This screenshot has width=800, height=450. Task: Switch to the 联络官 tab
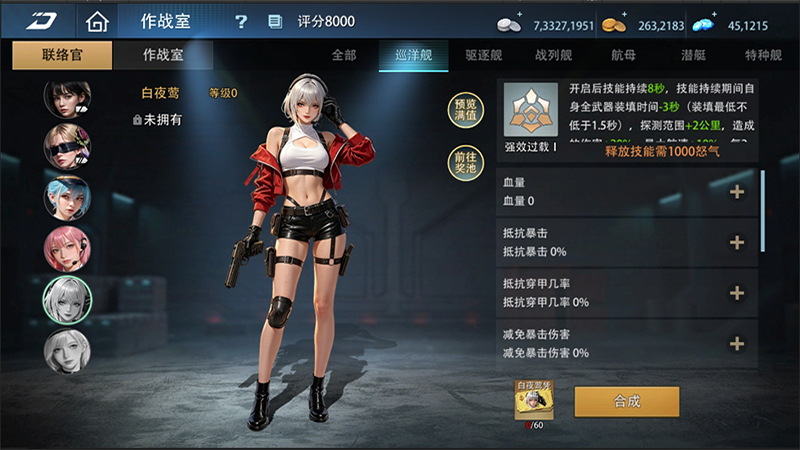[63, 56]
